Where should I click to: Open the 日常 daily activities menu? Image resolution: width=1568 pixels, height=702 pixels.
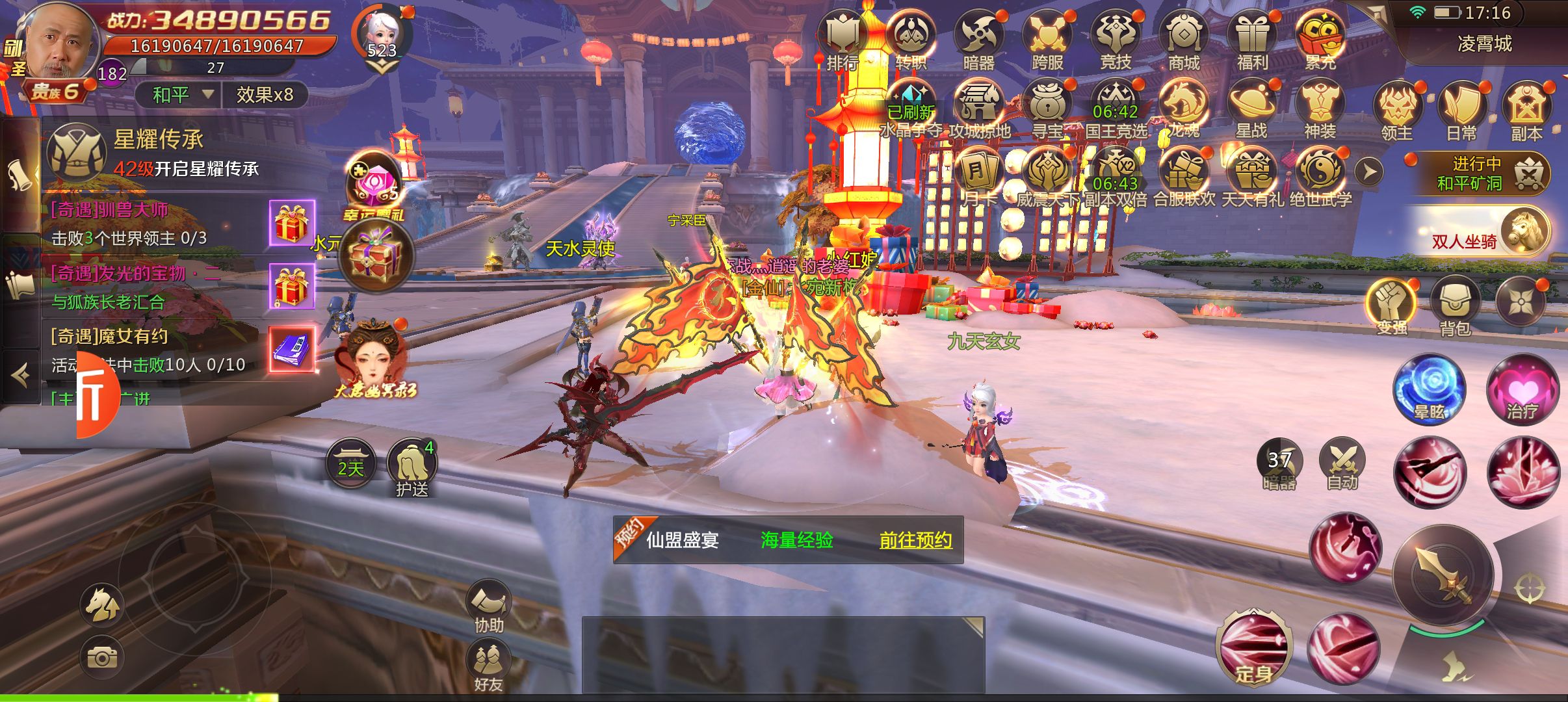[x=1461, y=109]
